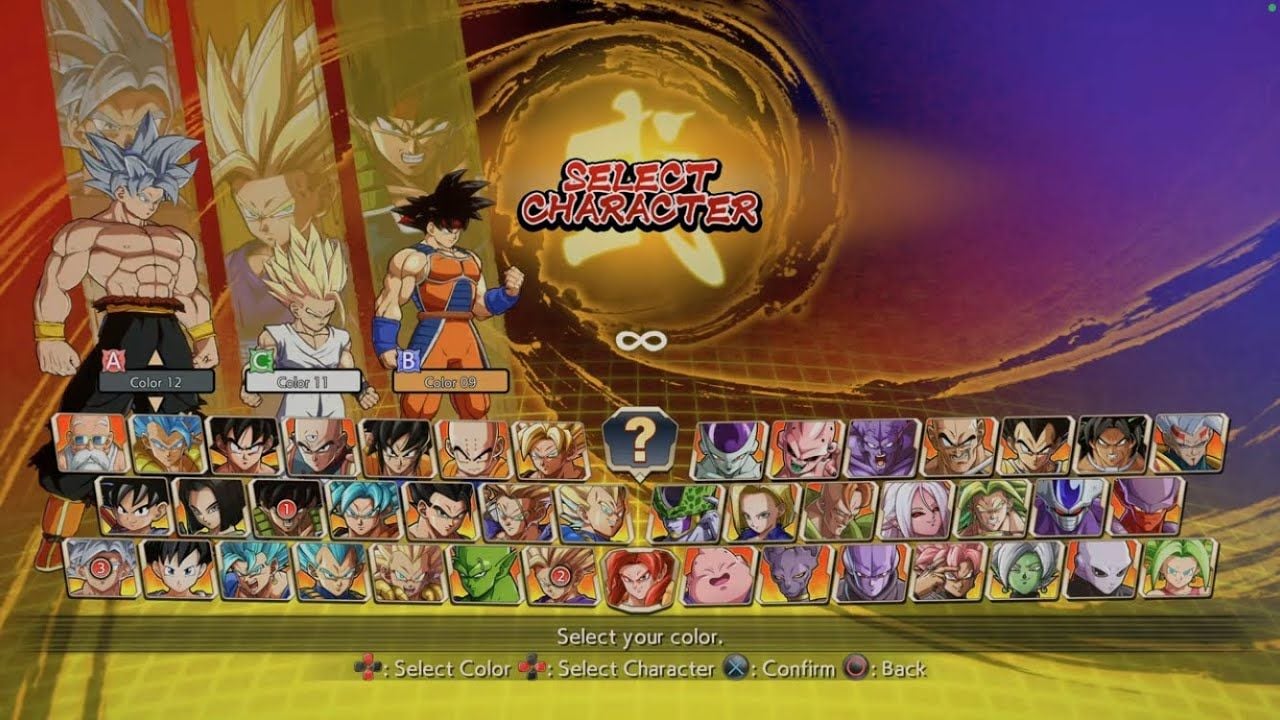Select Master Roshi's portrait

tap(91, 444)
